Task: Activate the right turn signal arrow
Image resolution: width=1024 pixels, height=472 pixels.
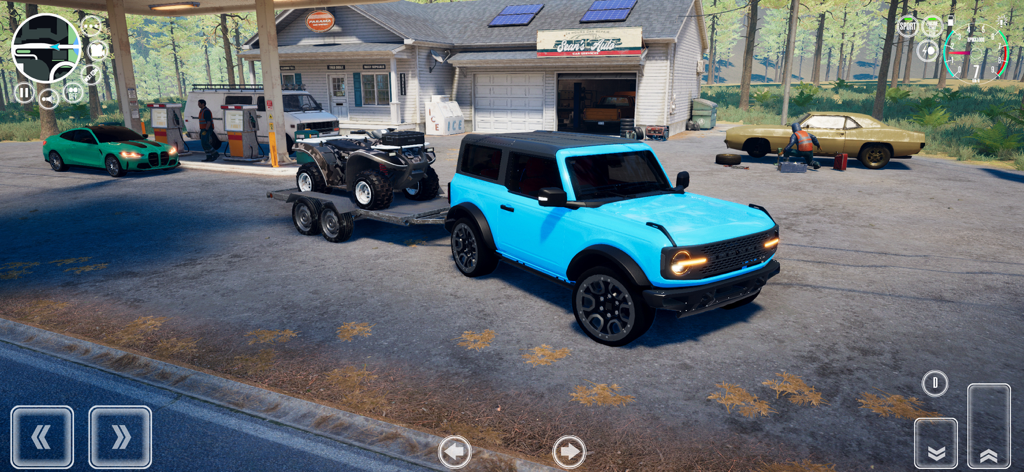Action: pyautogui.click(x=569, y=452)
